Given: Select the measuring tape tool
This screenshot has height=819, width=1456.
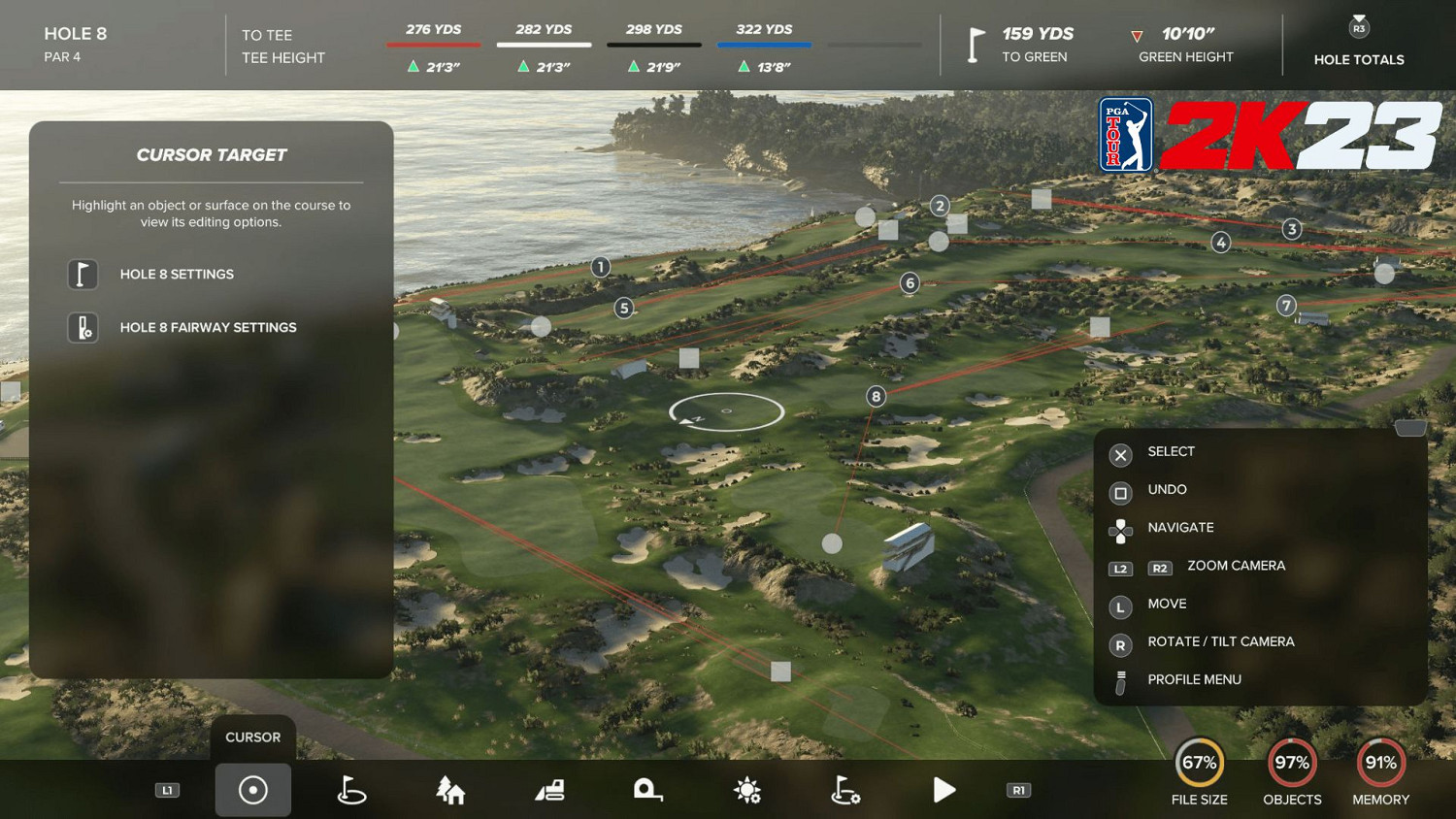Looking at the screenshot, I should [648, 789].
